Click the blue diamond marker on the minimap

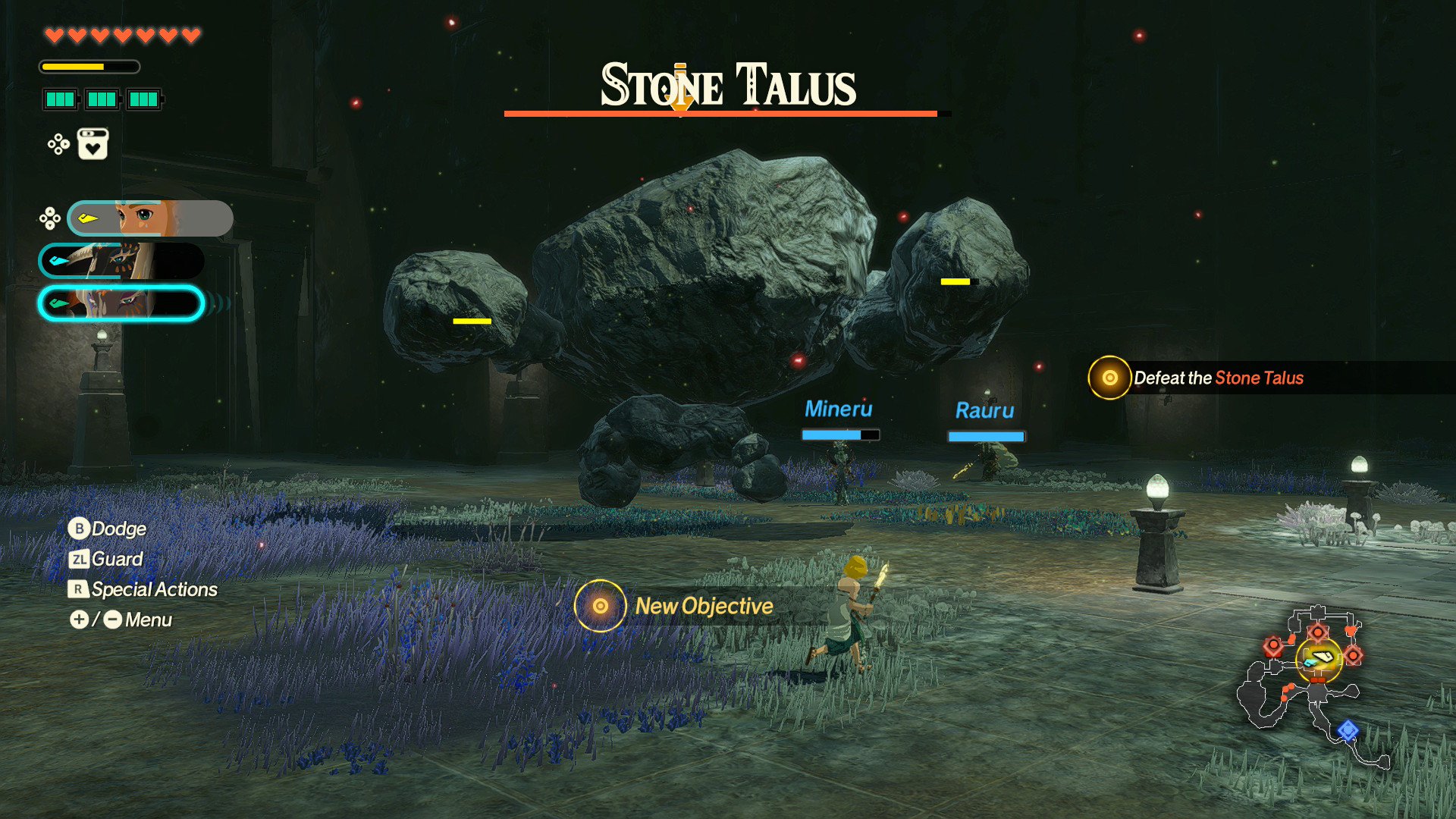tap(1348, 730)
